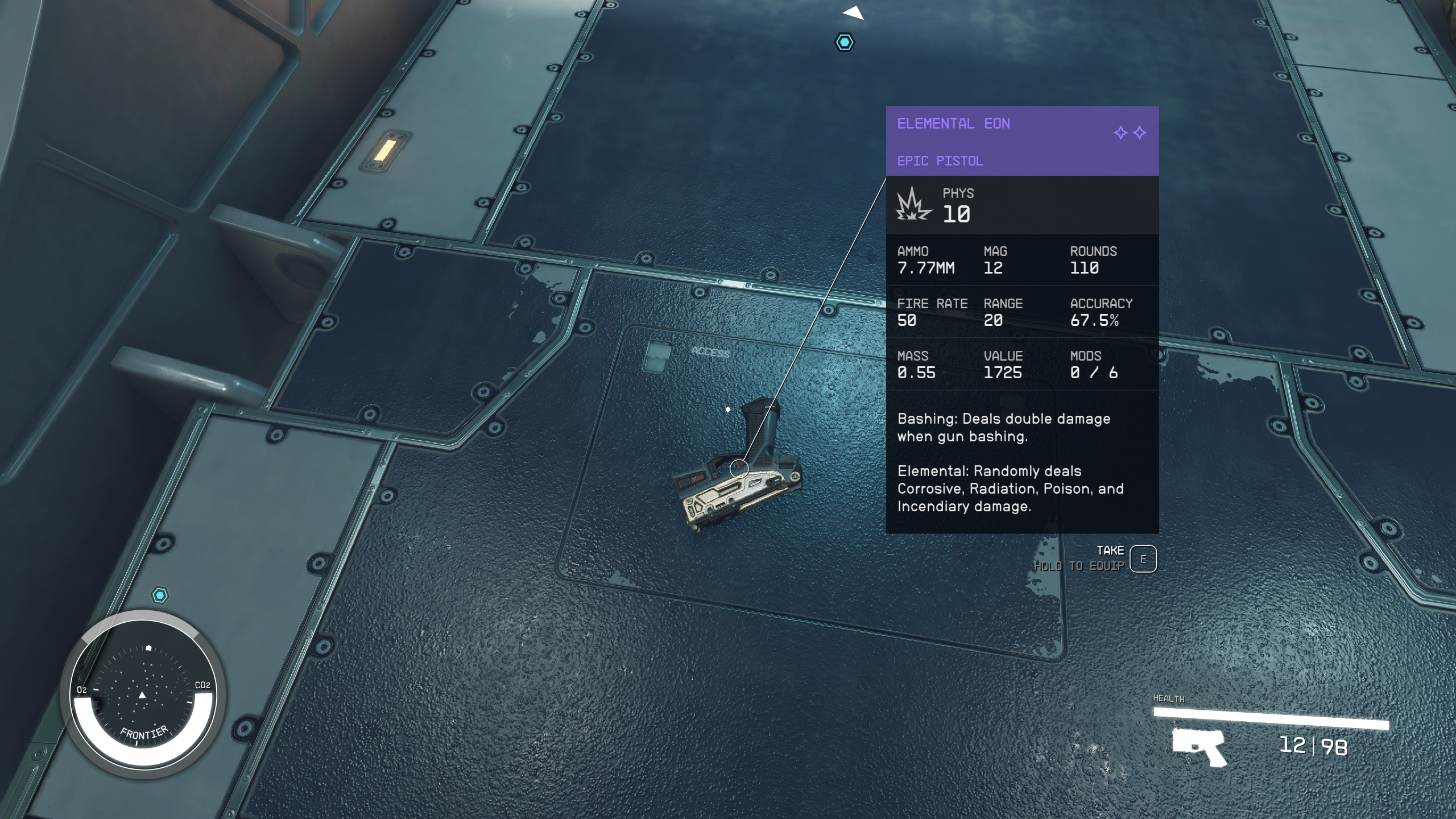Select the EPIC PISTOL label

(x=940, y=160)
